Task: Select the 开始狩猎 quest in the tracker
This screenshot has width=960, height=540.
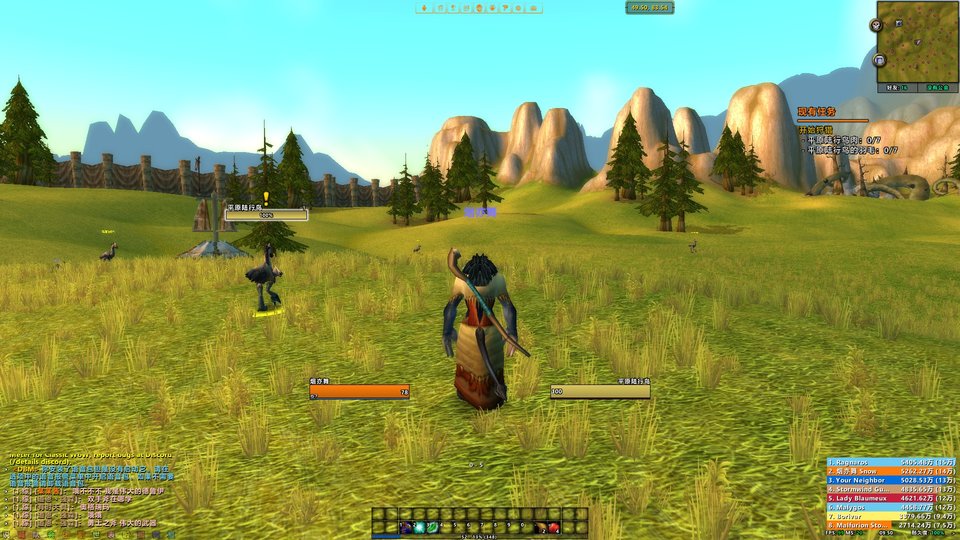Action: click(816, 130)
